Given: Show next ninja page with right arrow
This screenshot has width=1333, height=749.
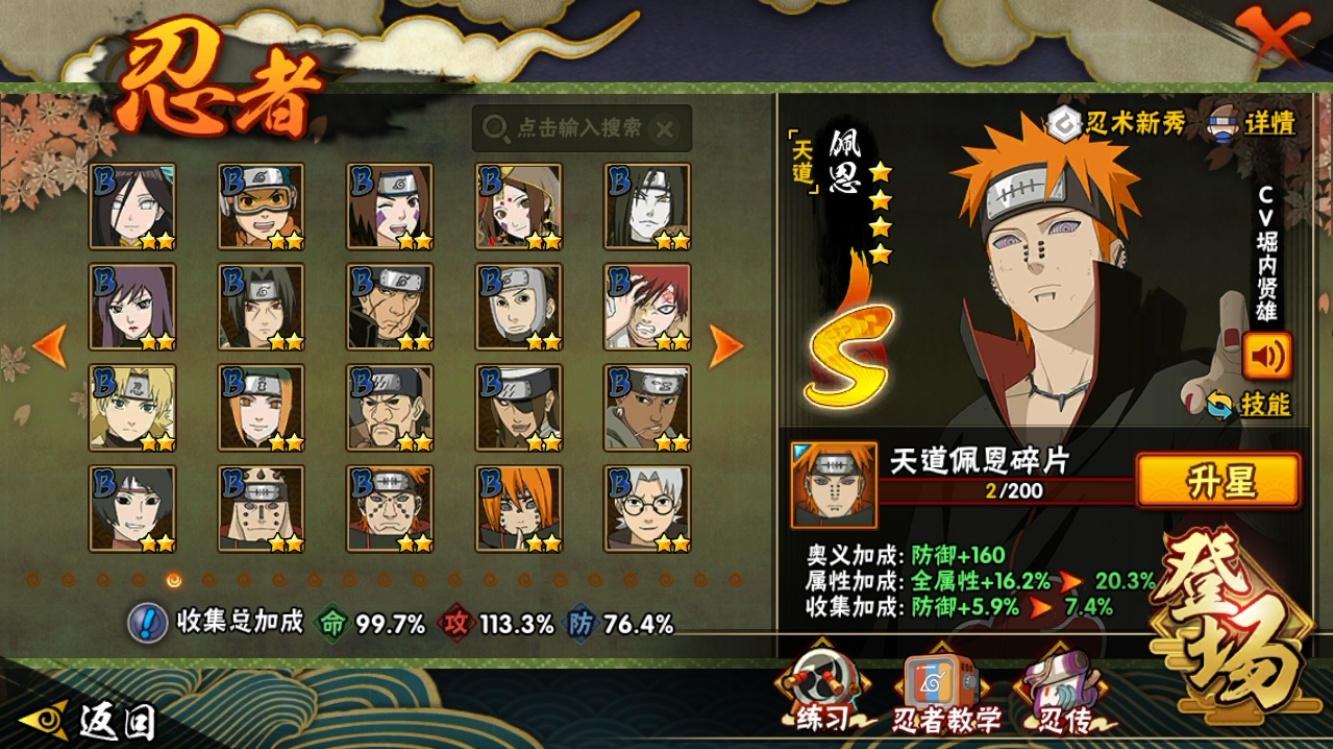Looking at the screenshot, I should pos(726,346).
